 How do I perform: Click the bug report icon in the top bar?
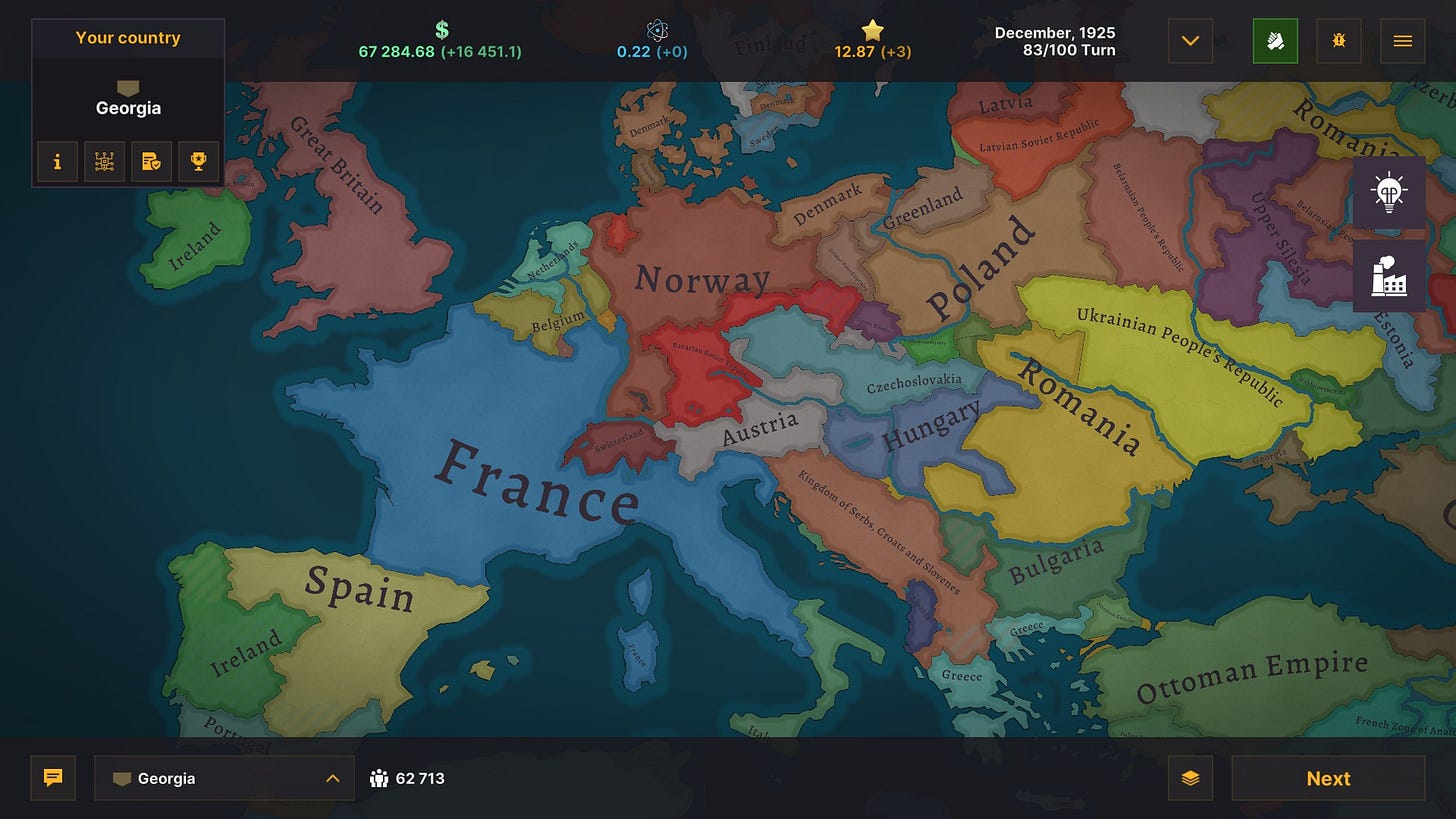(1339, 41)
